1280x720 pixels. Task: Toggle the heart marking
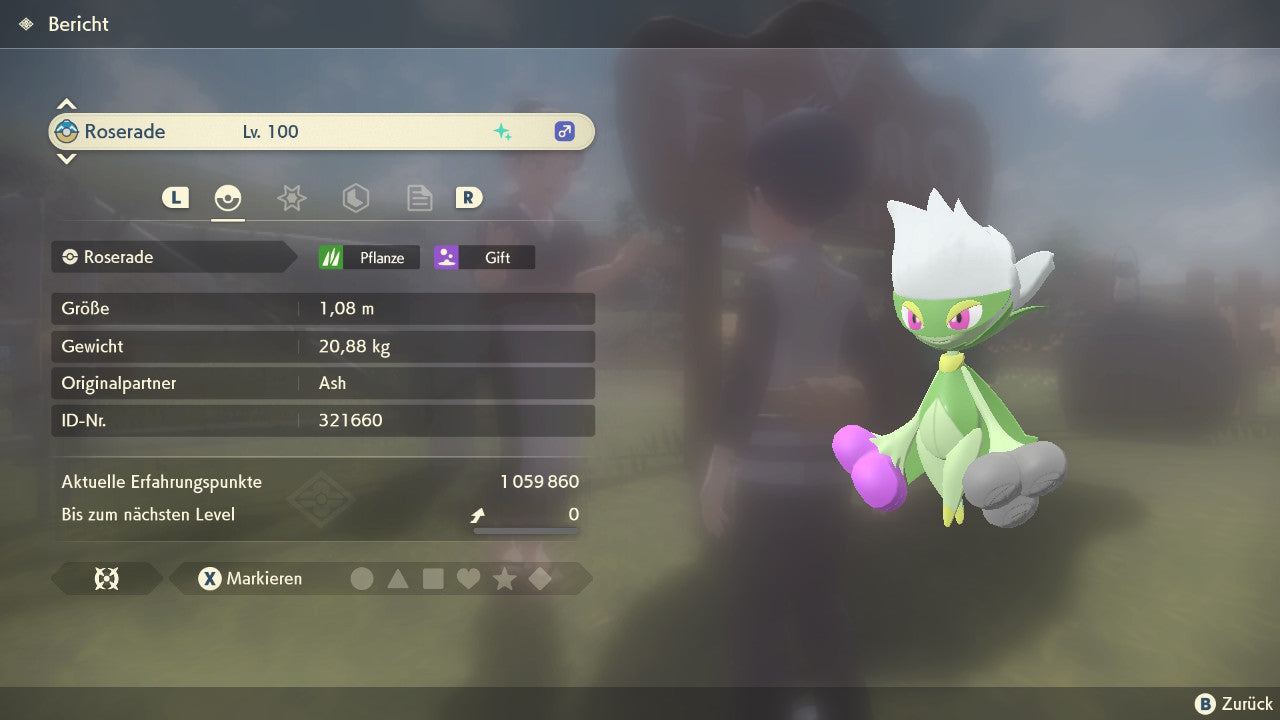(469, 578)
